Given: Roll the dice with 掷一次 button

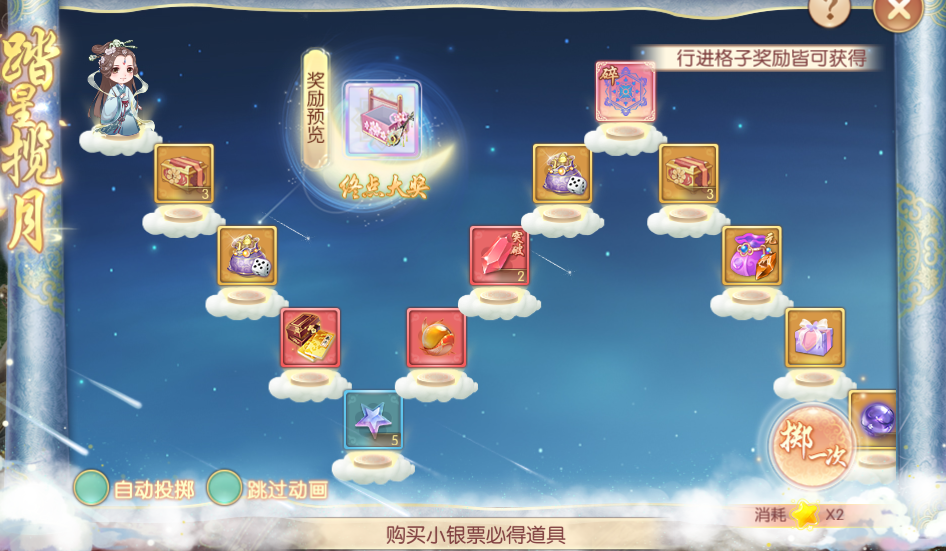Looking at the screenshot, I should pos(812,447).
